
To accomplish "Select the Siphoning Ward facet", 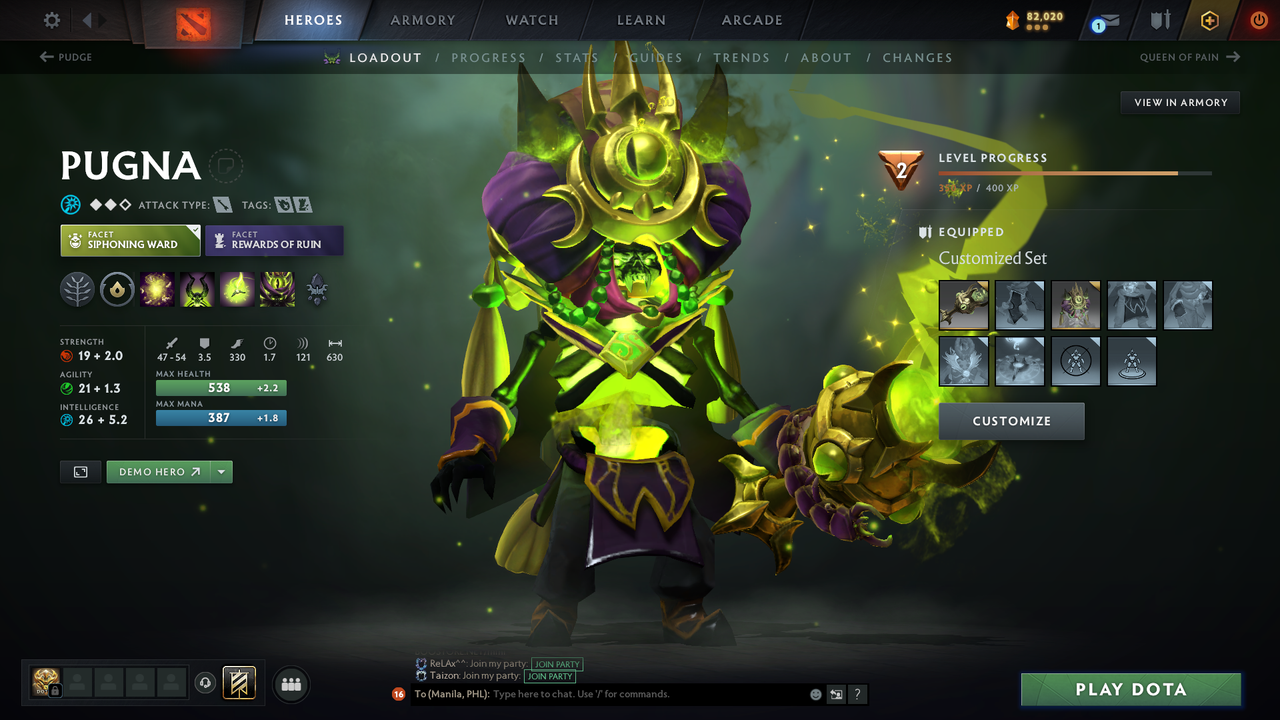I will coord(130,240).
